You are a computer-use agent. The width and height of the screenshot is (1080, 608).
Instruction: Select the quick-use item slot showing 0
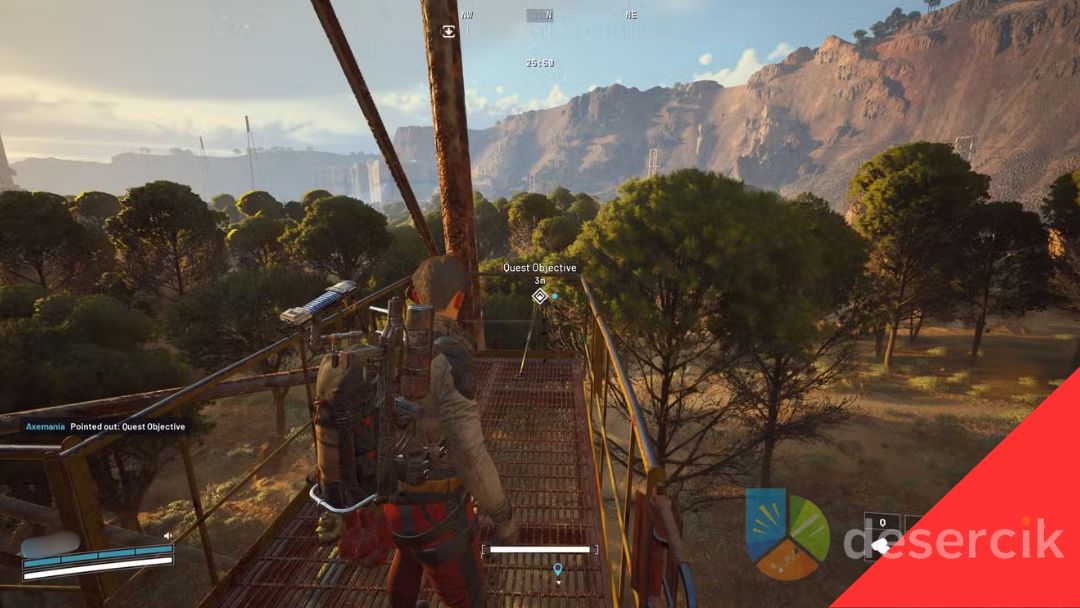pyautogui.click(x=882, y=537)
